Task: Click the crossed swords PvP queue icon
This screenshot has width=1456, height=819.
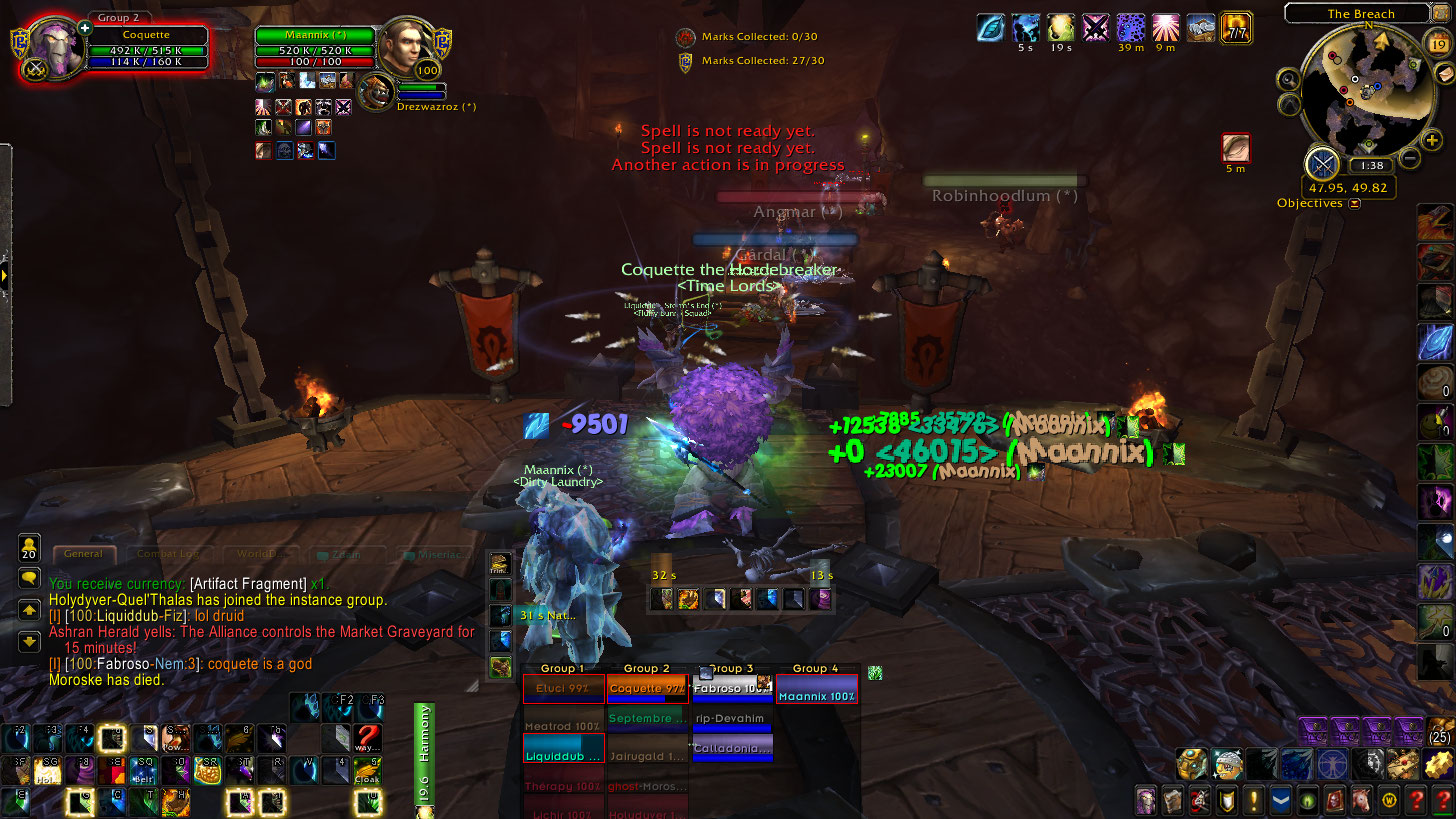Action: click(1321, 162)
